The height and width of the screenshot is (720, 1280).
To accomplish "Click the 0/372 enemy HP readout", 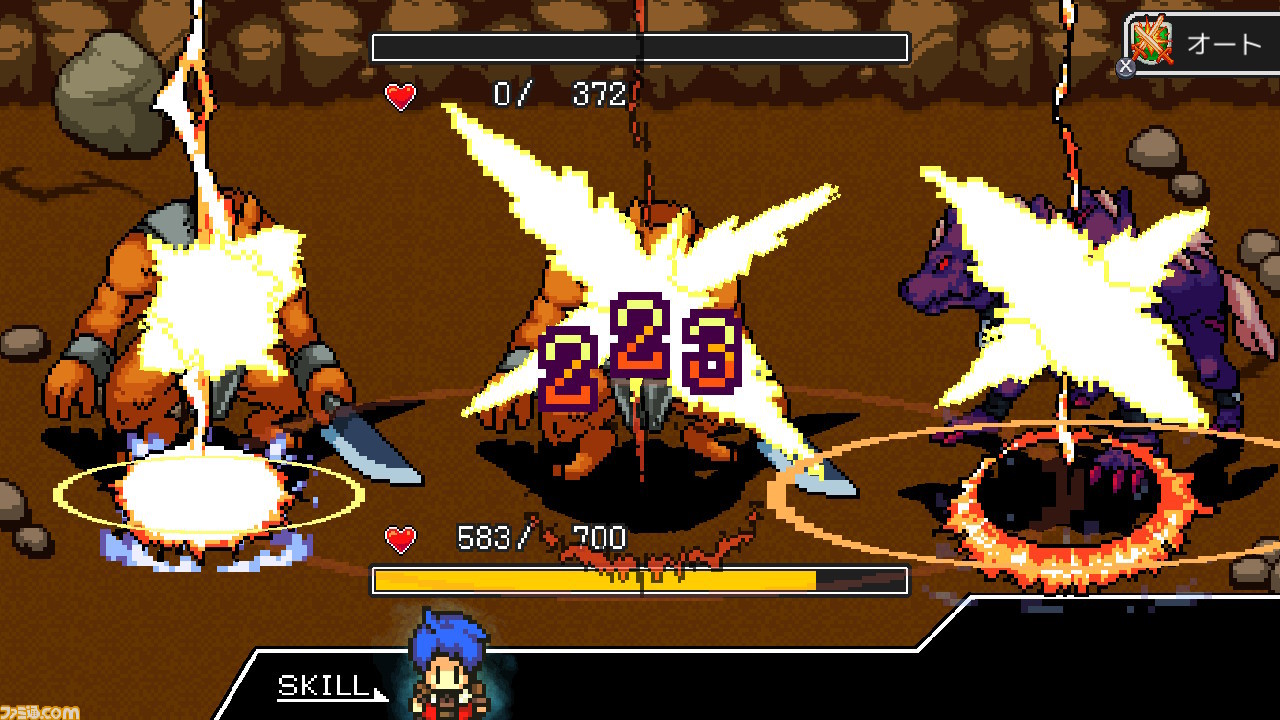I will [560, 97].
